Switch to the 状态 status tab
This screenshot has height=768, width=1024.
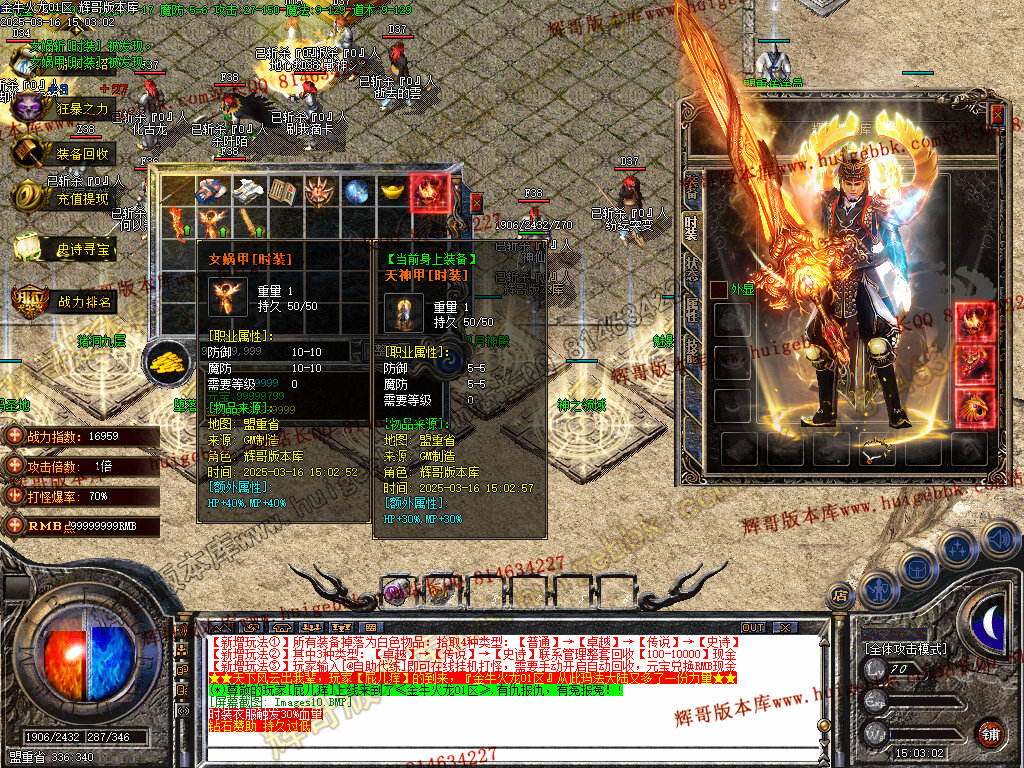point(690,267)
